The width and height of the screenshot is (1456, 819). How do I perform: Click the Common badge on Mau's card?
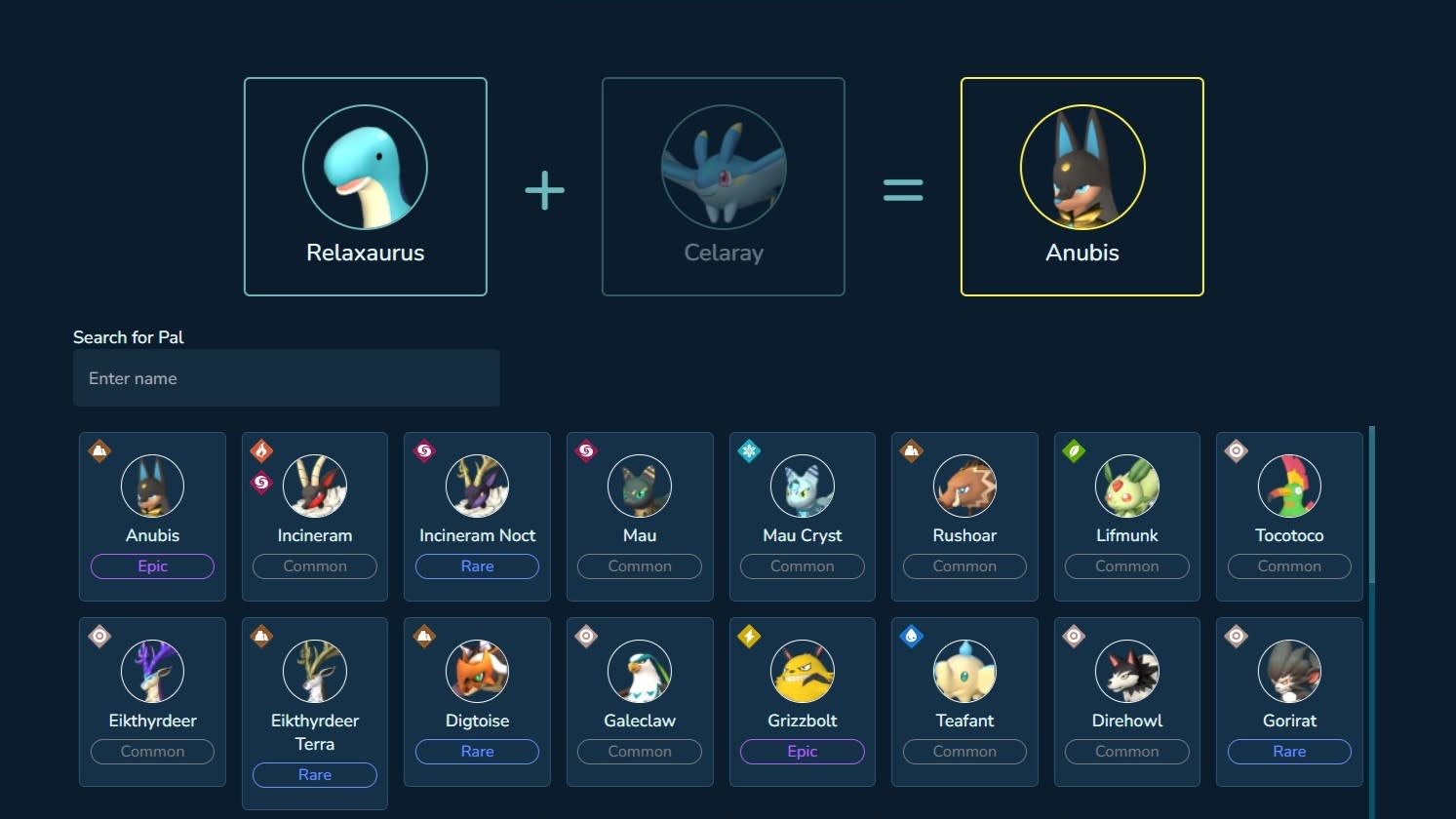tap(640, 566)
